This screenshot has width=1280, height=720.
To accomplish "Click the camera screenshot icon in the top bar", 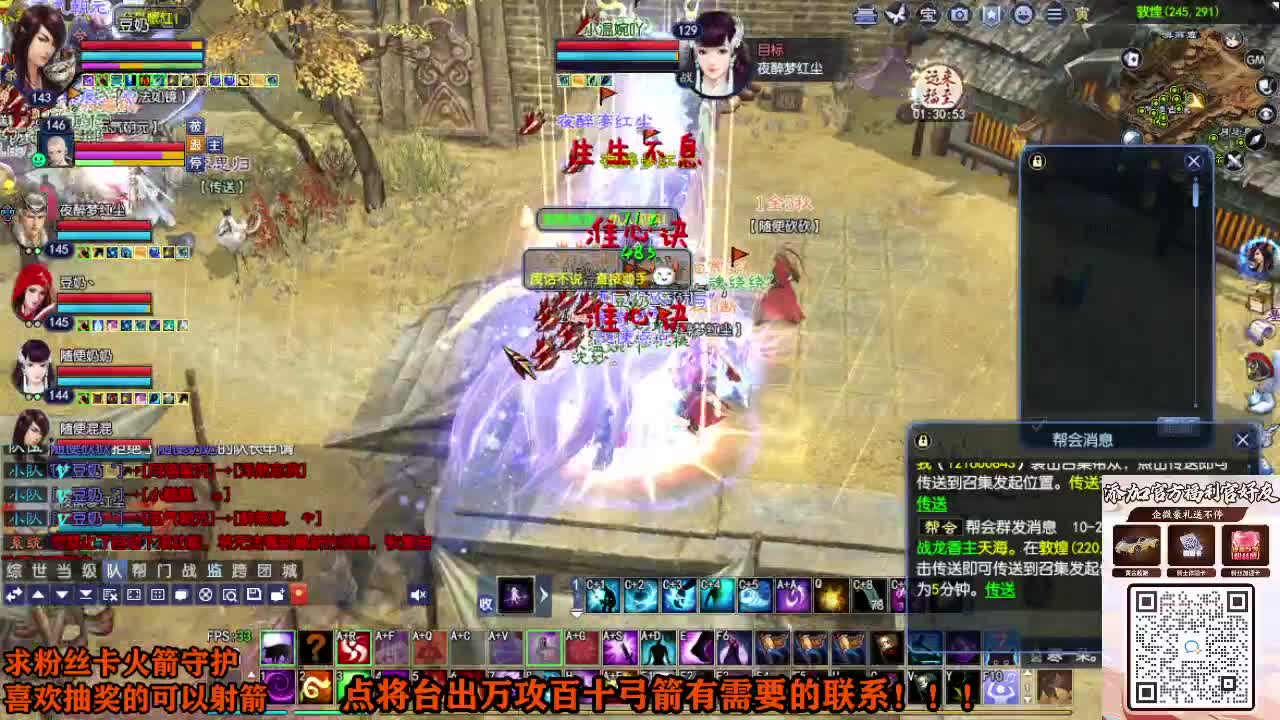I will pos(958,14).
